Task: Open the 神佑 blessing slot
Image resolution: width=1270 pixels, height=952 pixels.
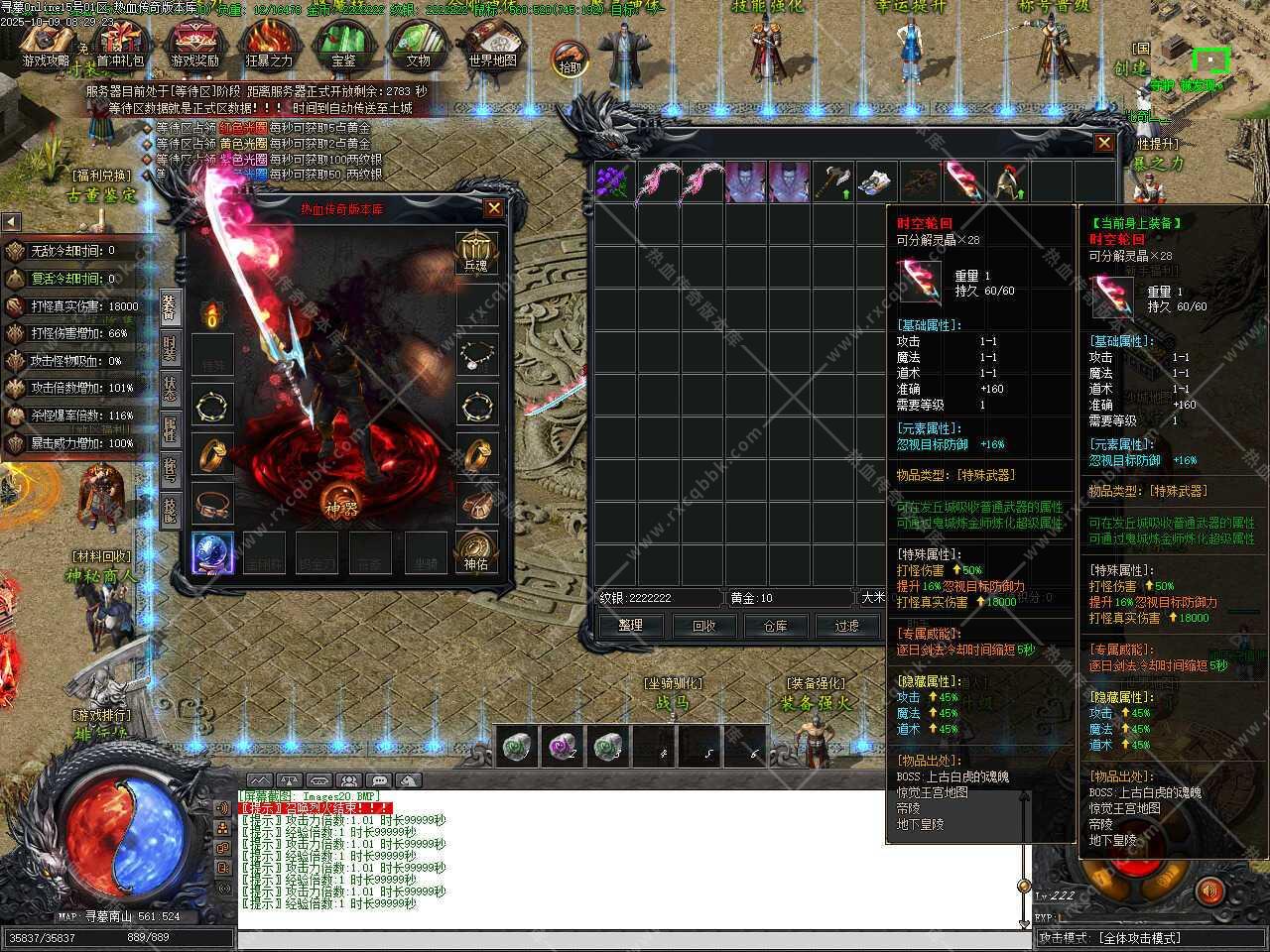Action: (476, 550)
